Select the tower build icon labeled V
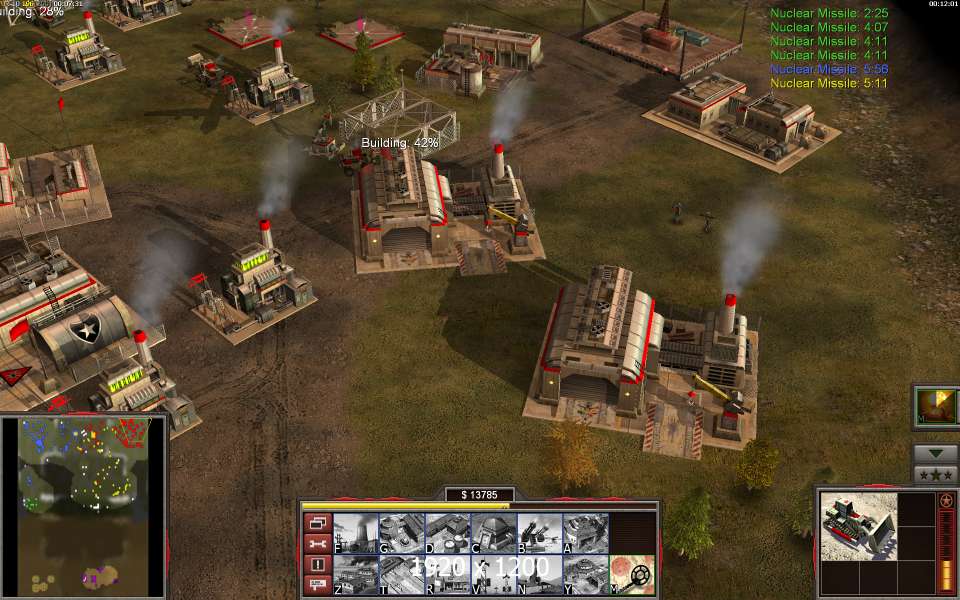This screenshot has height=600, width=960. [493, 575]
